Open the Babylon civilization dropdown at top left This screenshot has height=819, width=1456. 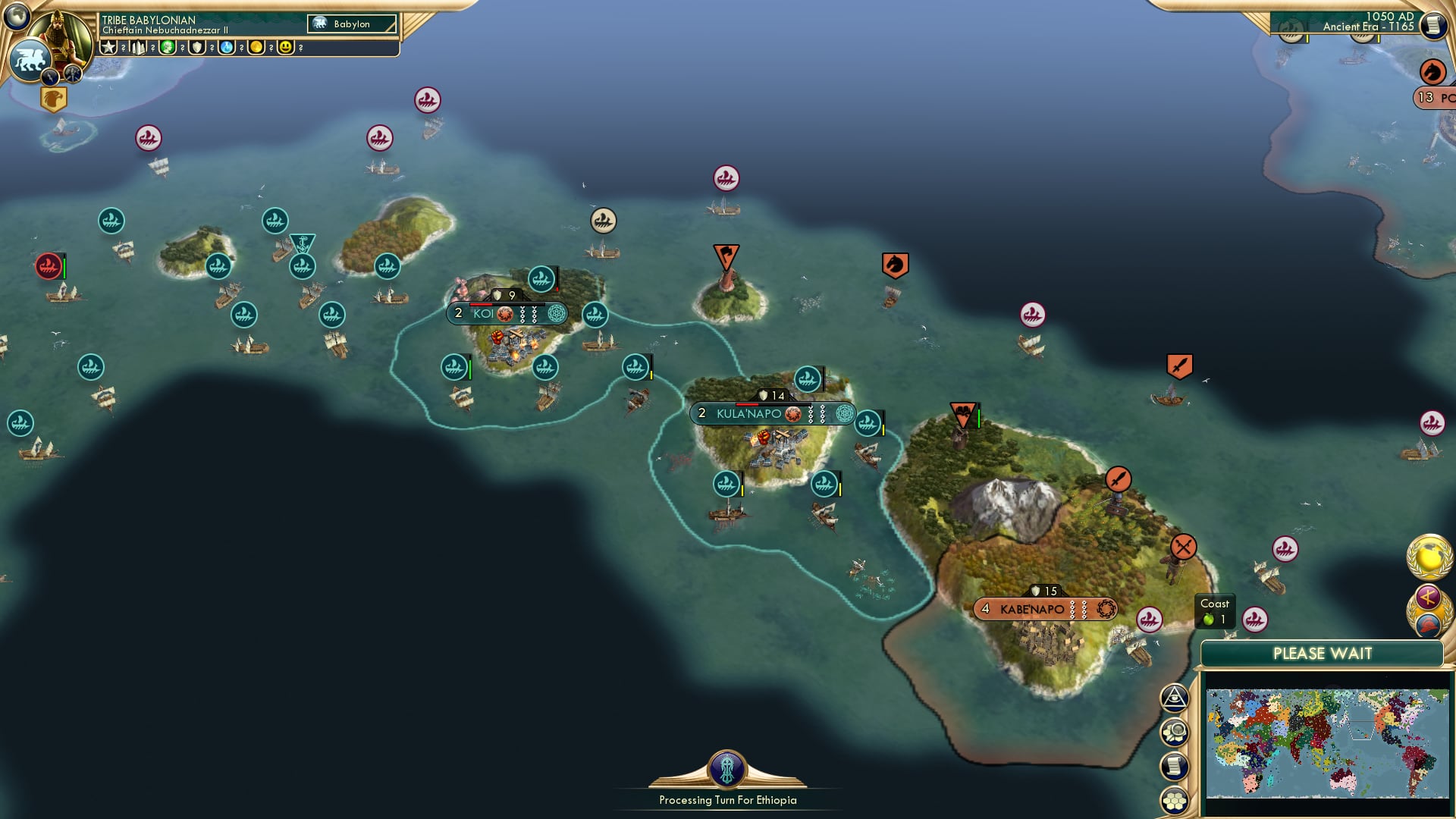pyautogui.click(x=350, y=24)
